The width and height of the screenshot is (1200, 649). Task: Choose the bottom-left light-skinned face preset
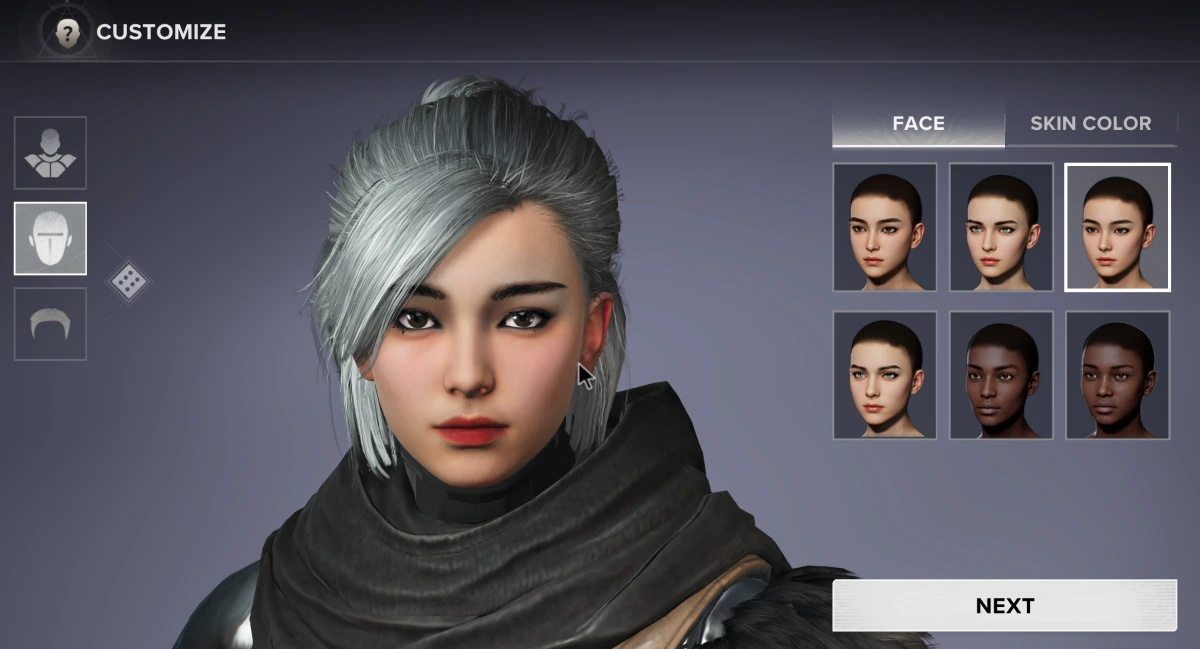[x=885, y=375]
